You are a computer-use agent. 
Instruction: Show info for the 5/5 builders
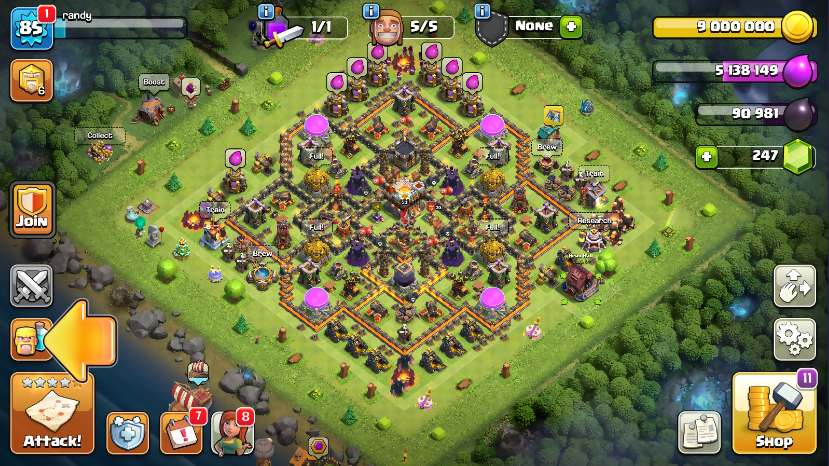click(372, 11)
